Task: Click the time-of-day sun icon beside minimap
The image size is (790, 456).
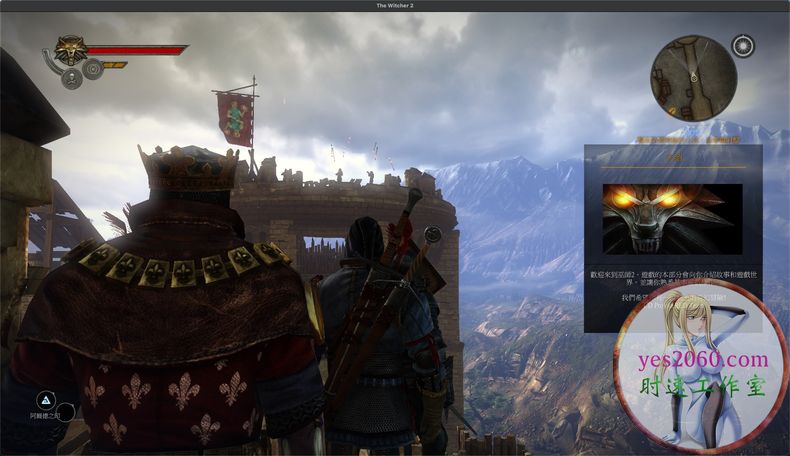Action: 743,46
